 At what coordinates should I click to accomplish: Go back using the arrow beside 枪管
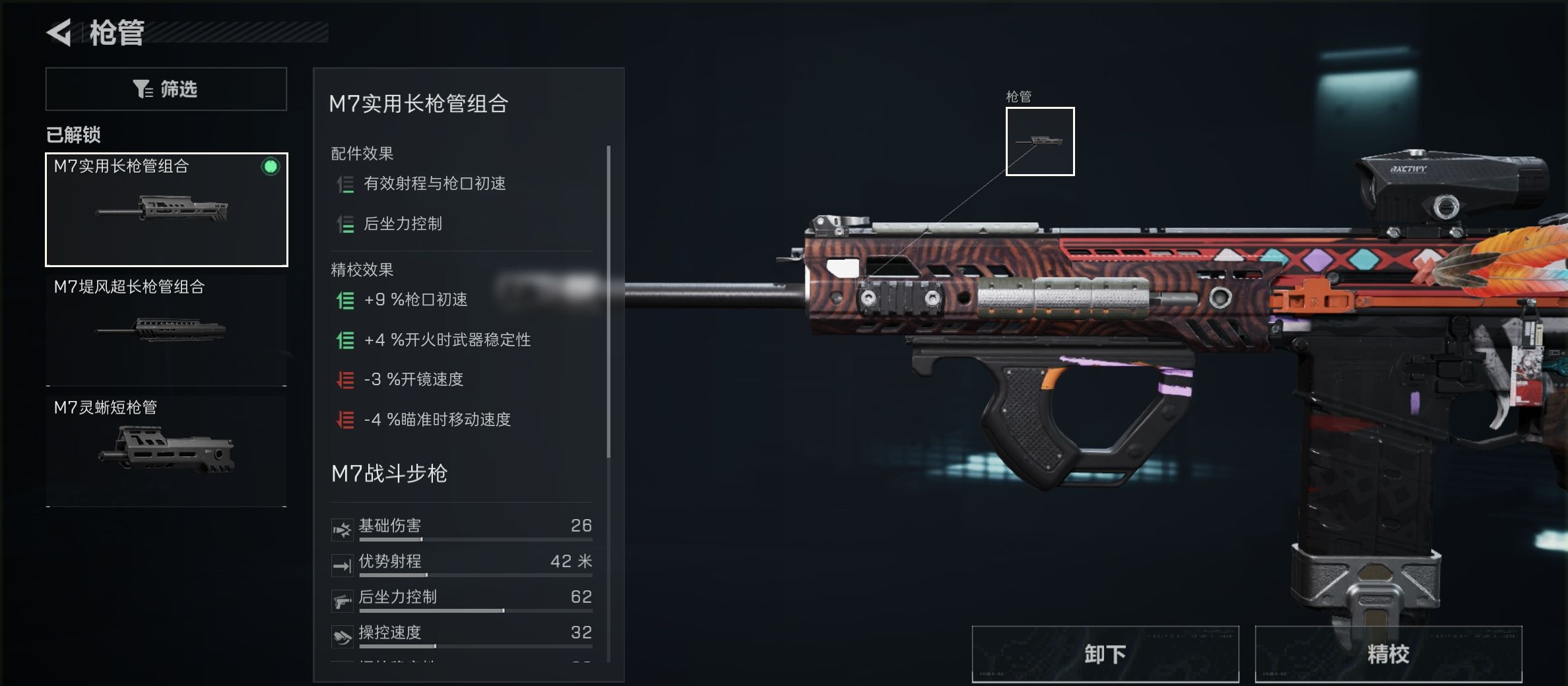[x=59, y=33]
